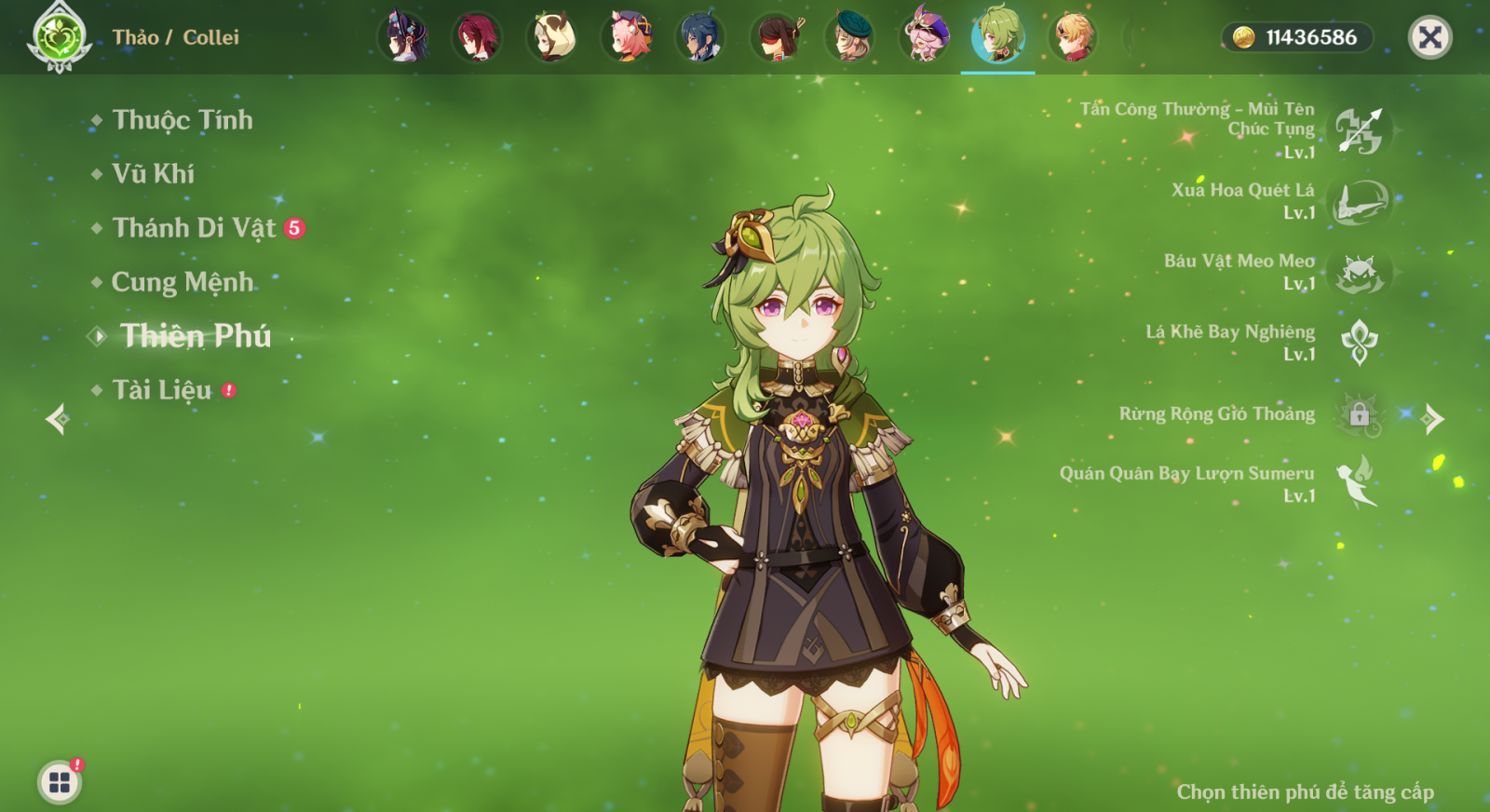The image size is (1490, 812).
Task: Open Thánh Di Vật artifacts section
Action: pos(194,228)
